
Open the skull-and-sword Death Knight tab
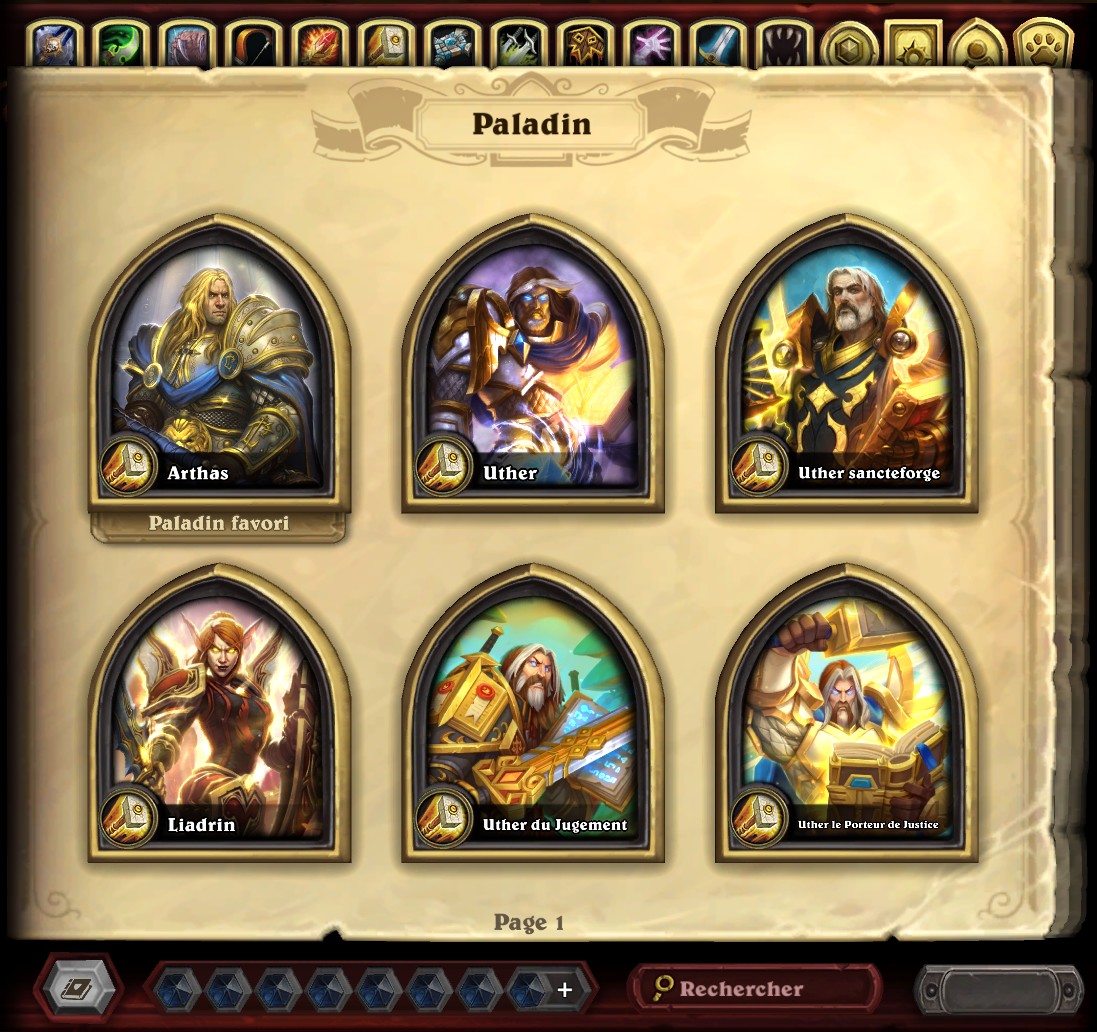click(56, 45)
